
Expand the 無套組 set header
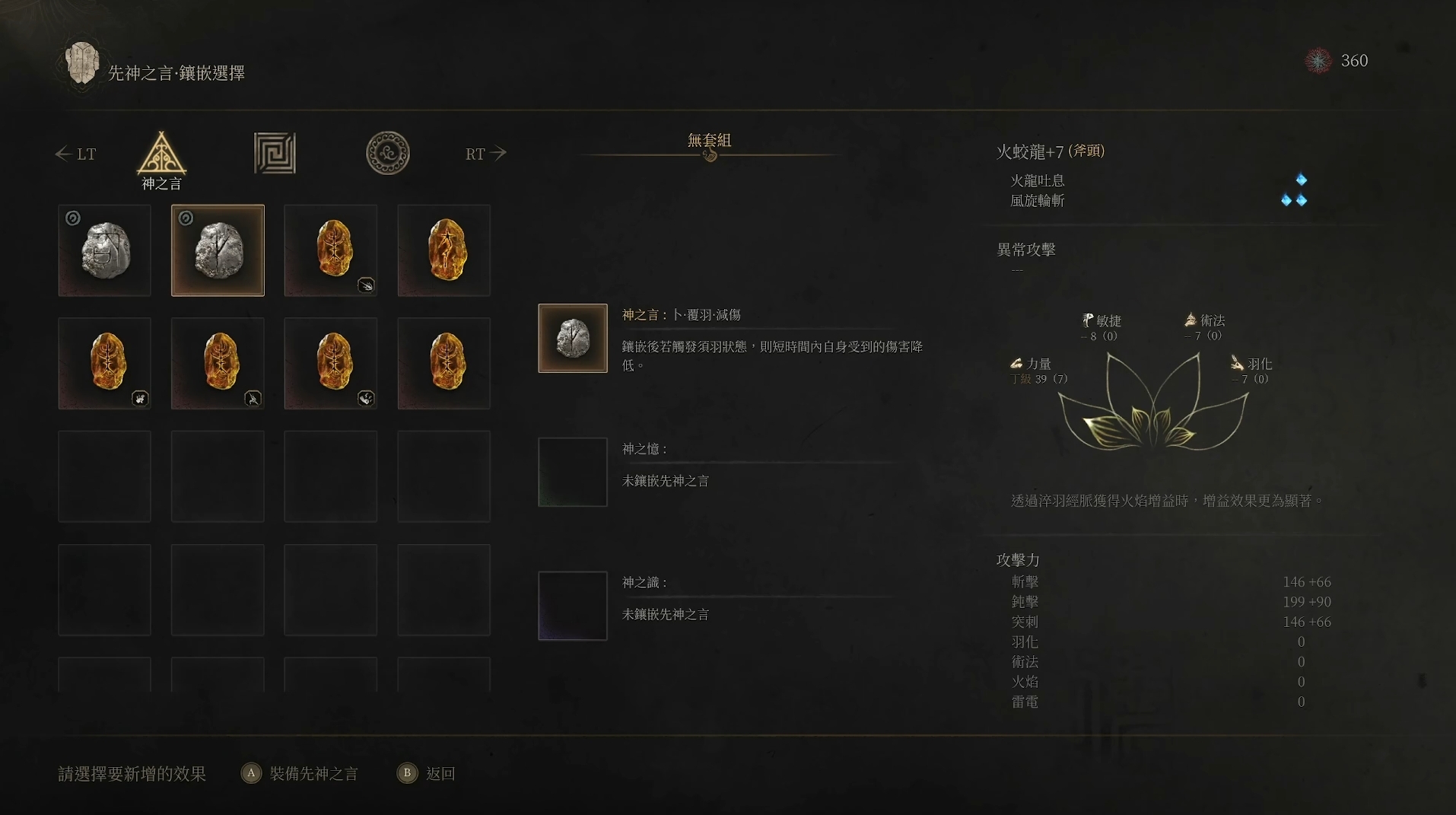(707, 140)
